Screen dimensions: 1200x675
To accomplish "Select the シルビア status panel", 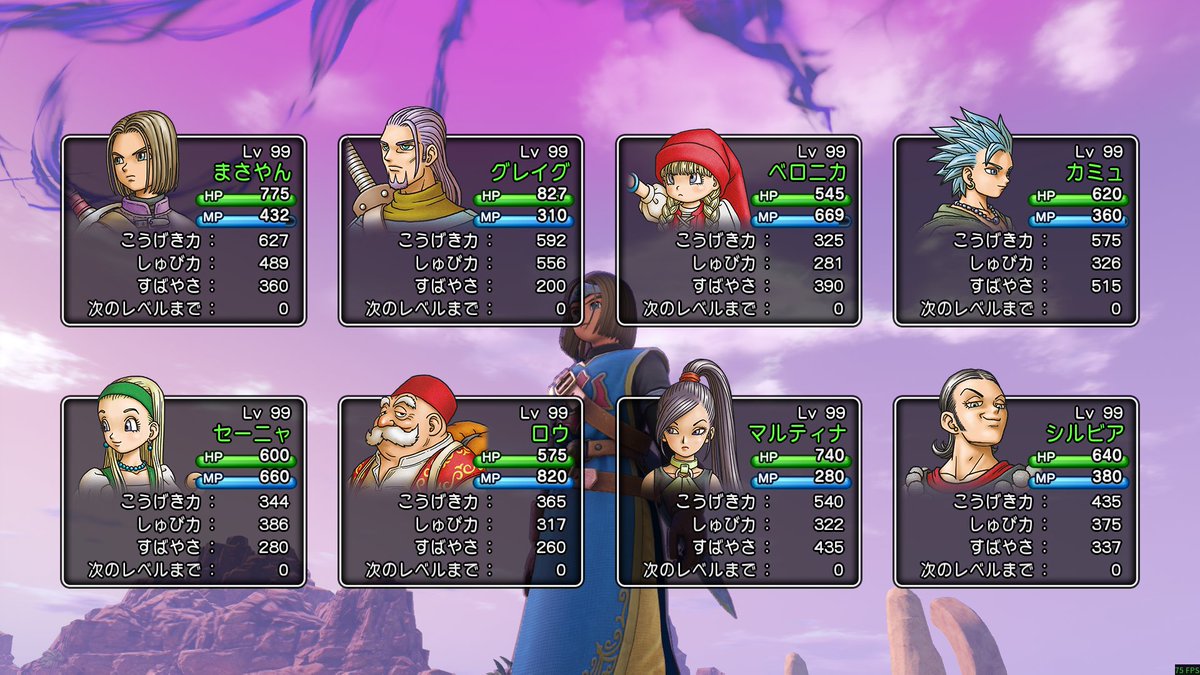I will tap(1016, 492).
